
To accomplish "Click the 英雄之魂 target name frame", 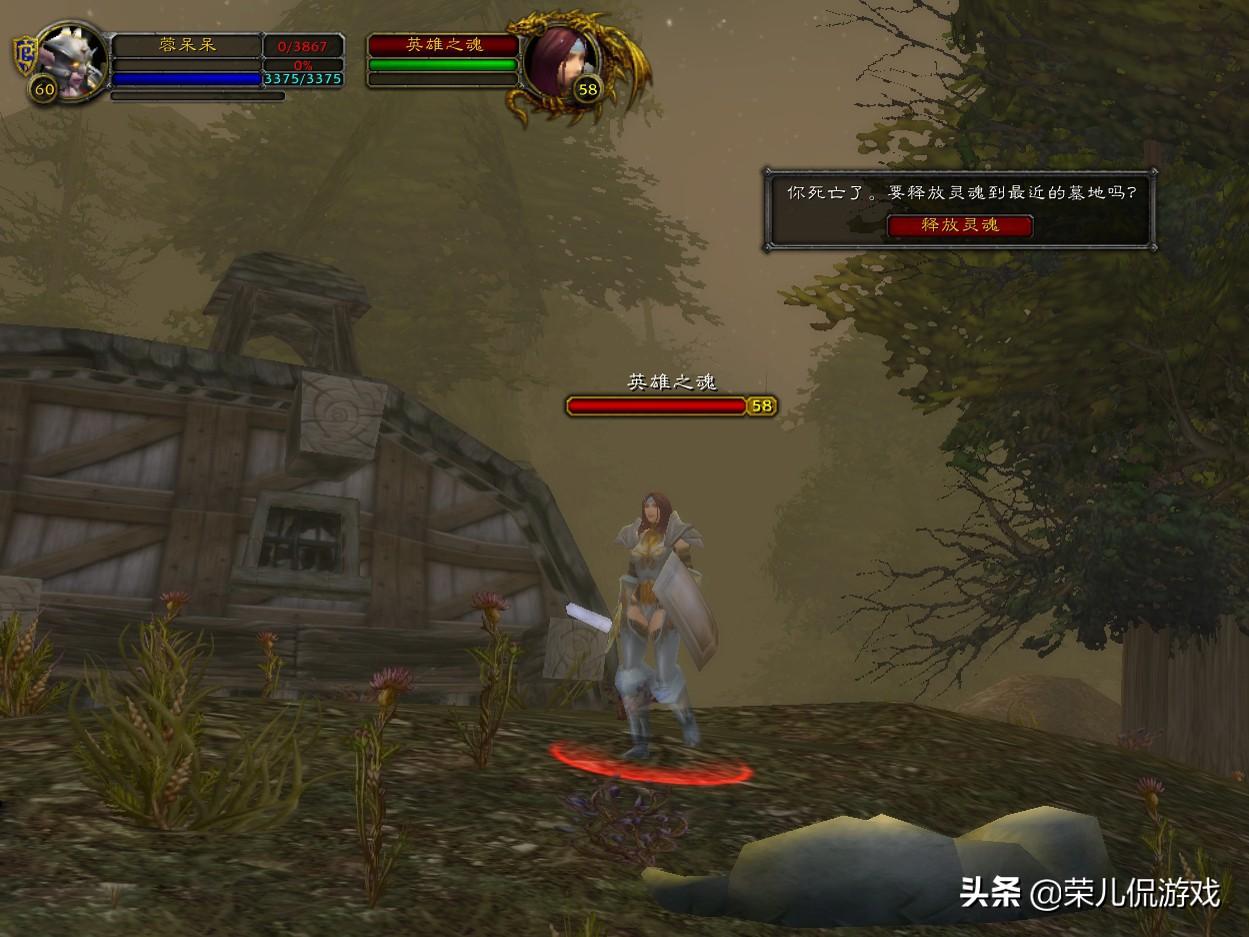I will click(x=444, y=46).
